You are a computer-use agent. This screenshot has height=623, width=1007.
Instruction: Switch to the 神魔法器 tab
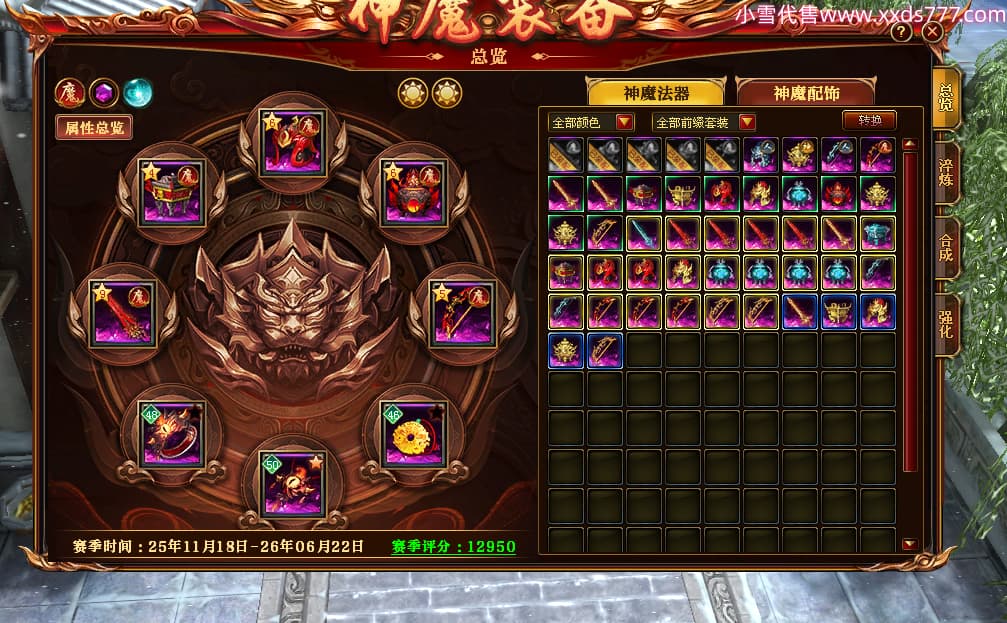[x=656, y=93]
